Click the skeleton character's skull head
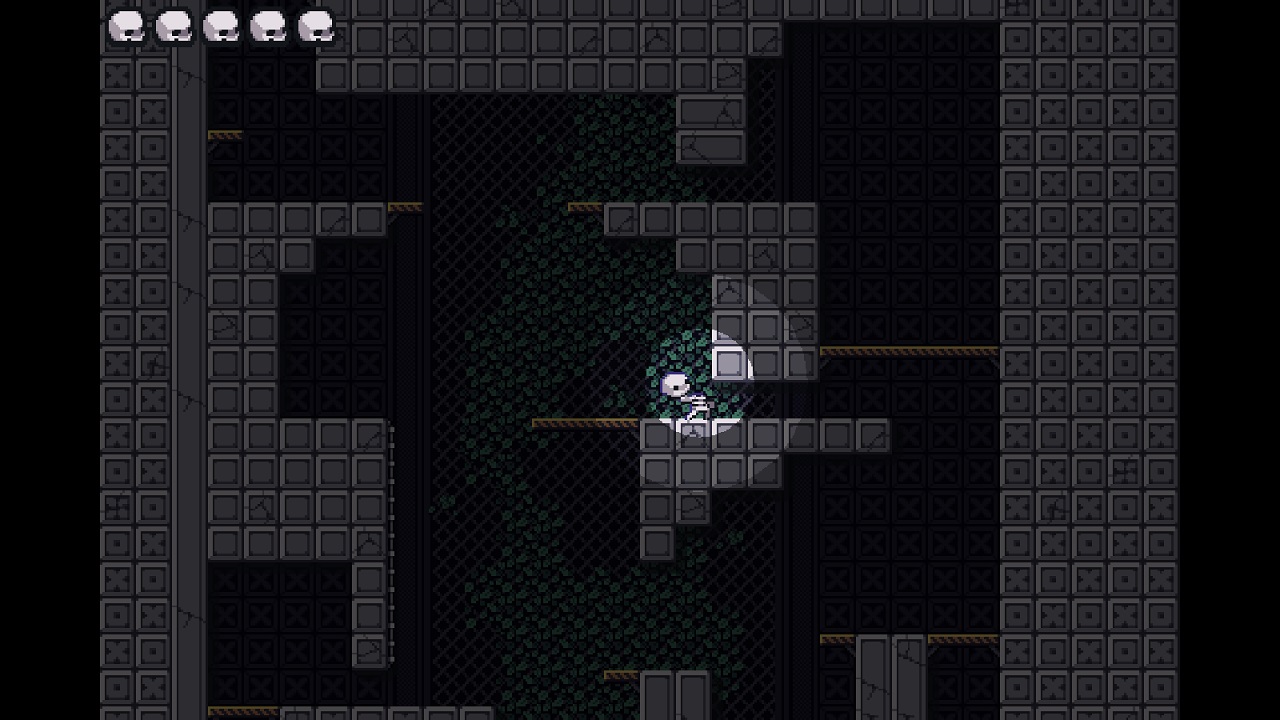Screen dimensions: 1280x720 click(674, 383)
